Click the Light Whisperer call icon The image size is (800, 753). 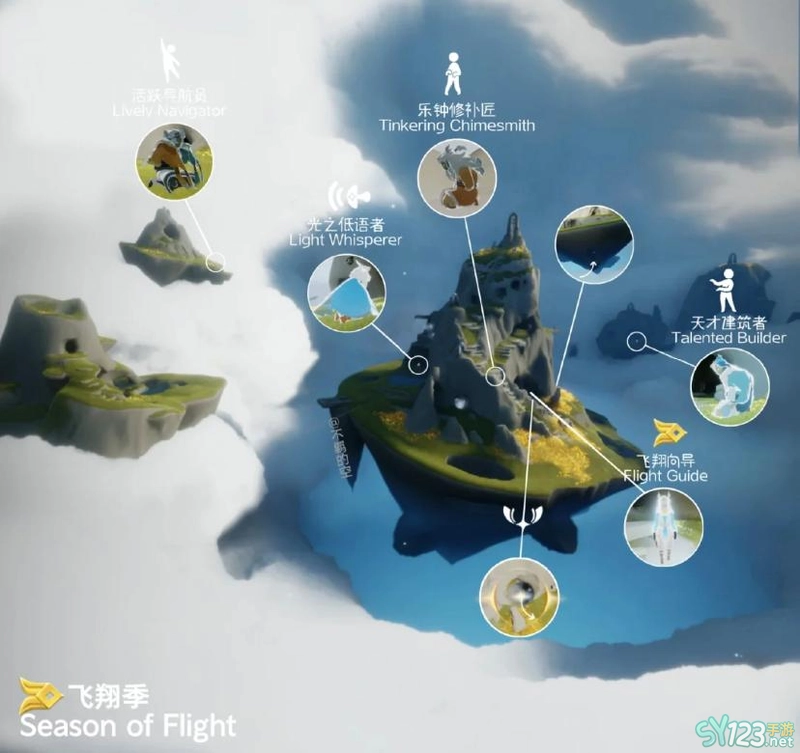tap(345, 194)
